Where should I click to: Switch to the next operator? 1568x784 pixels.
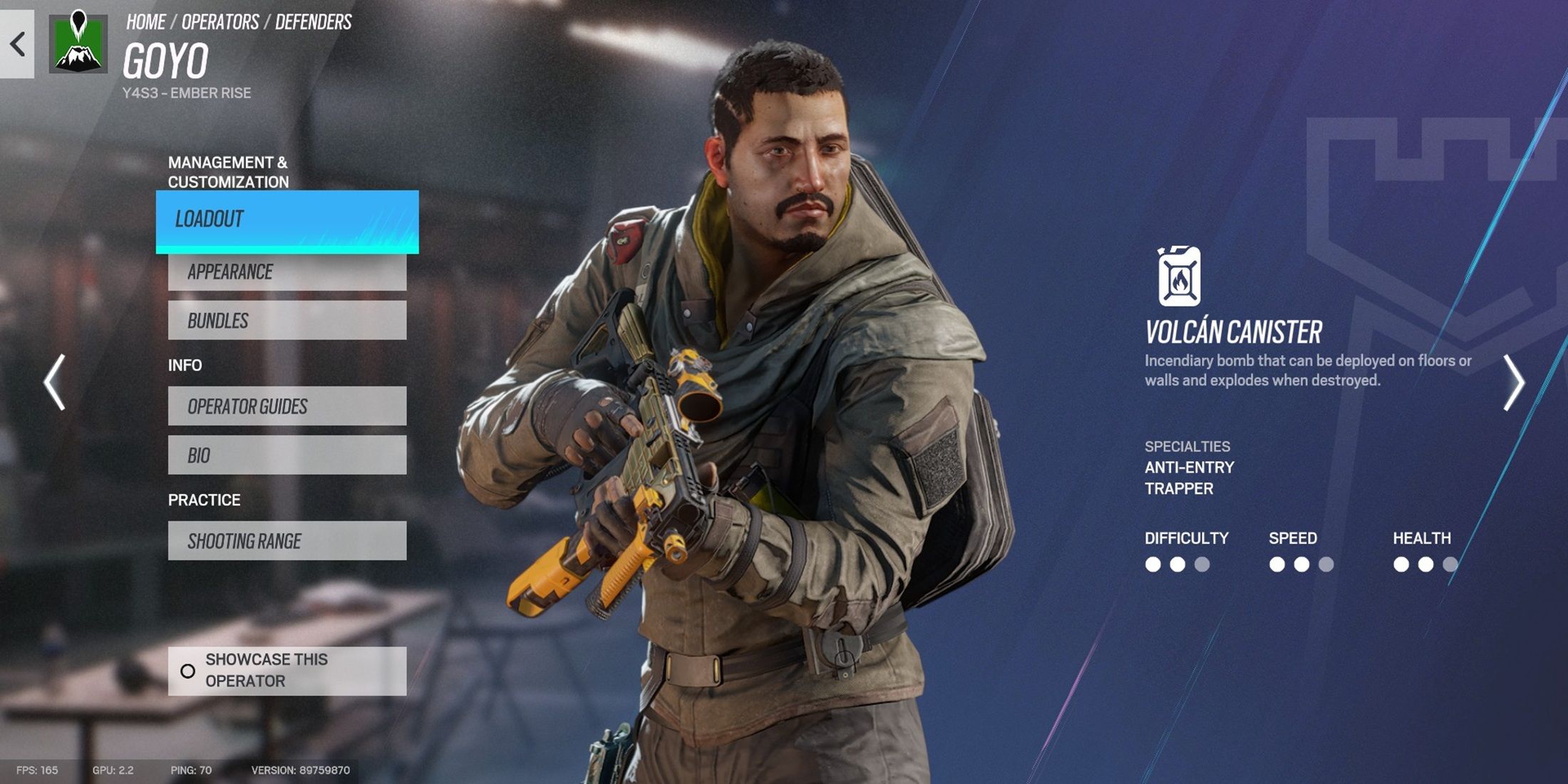(x=1513, y=382)
